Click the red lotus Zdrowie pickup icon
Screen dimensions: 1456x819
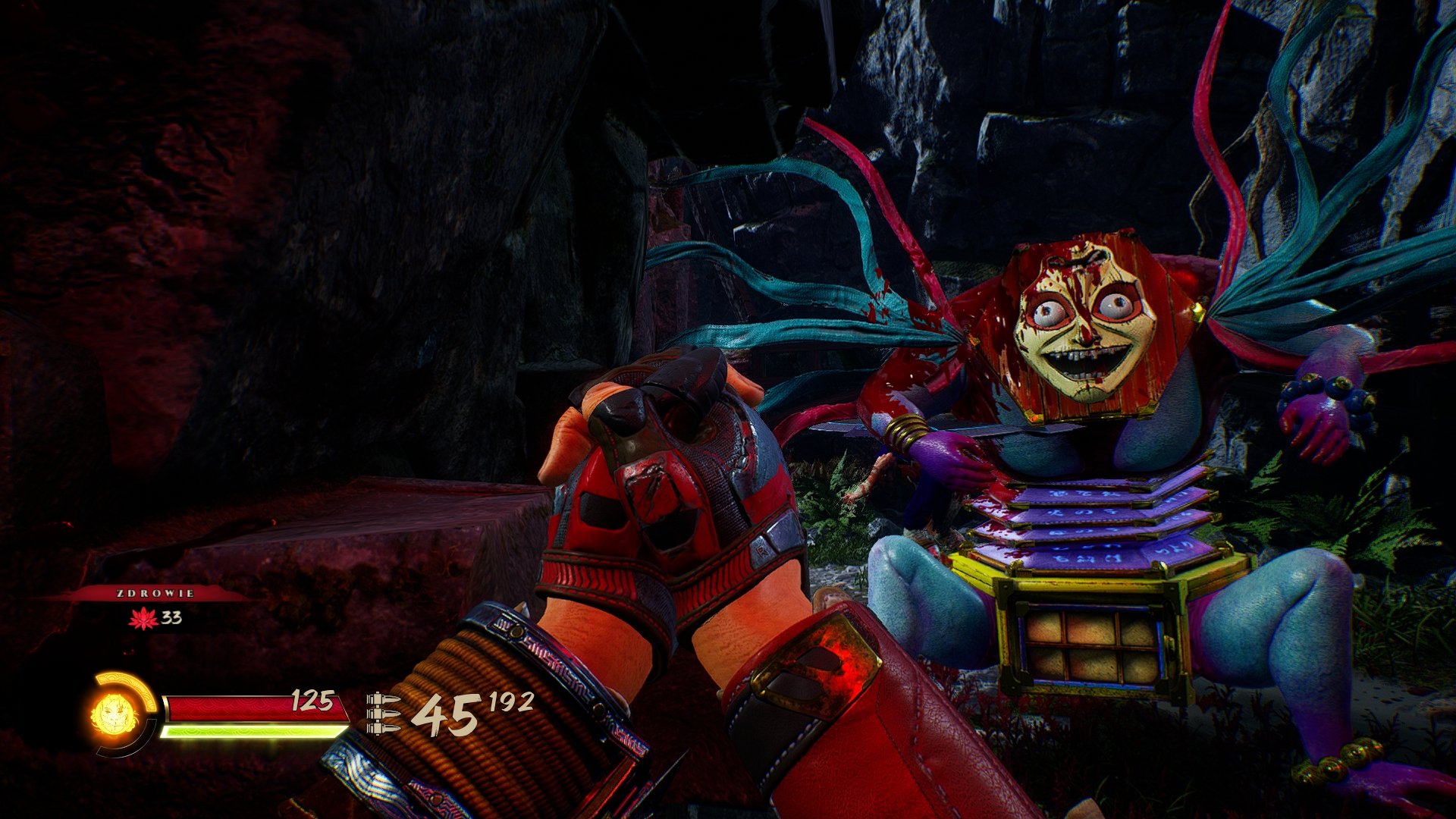click(143, 619)
